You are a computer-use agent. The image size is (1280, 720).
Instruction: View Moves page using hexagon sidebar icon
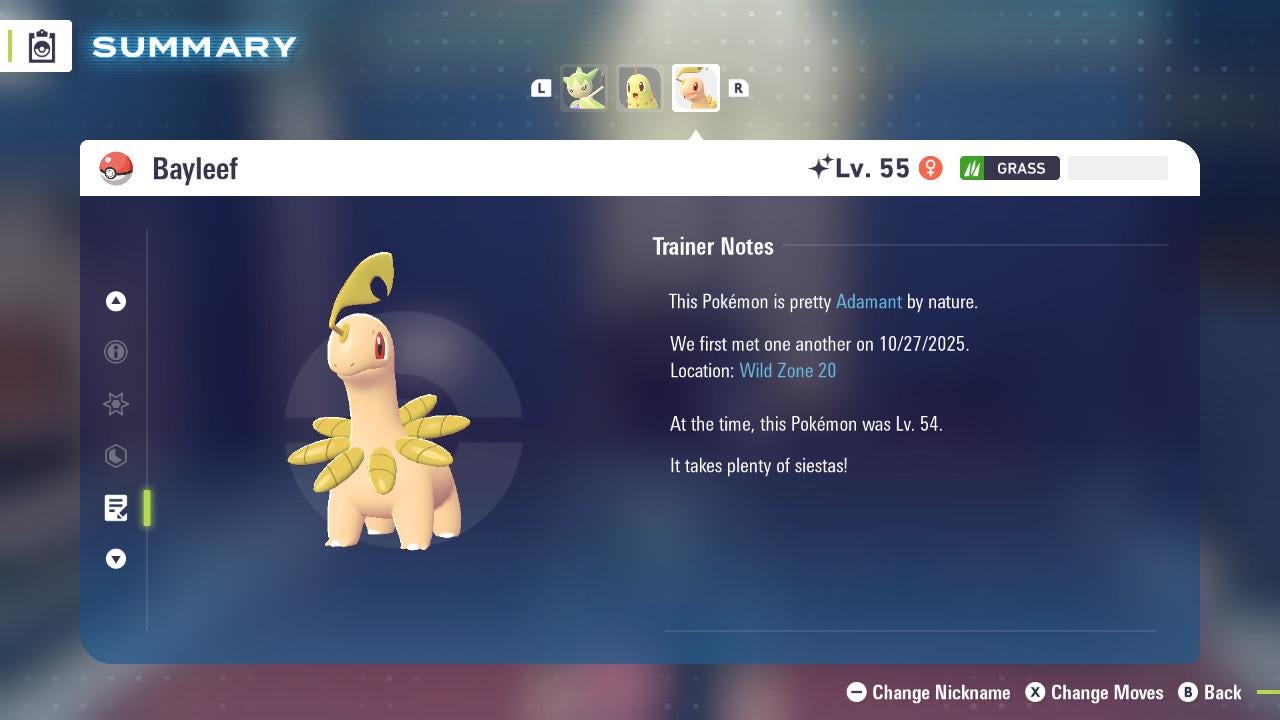point(115,456)
